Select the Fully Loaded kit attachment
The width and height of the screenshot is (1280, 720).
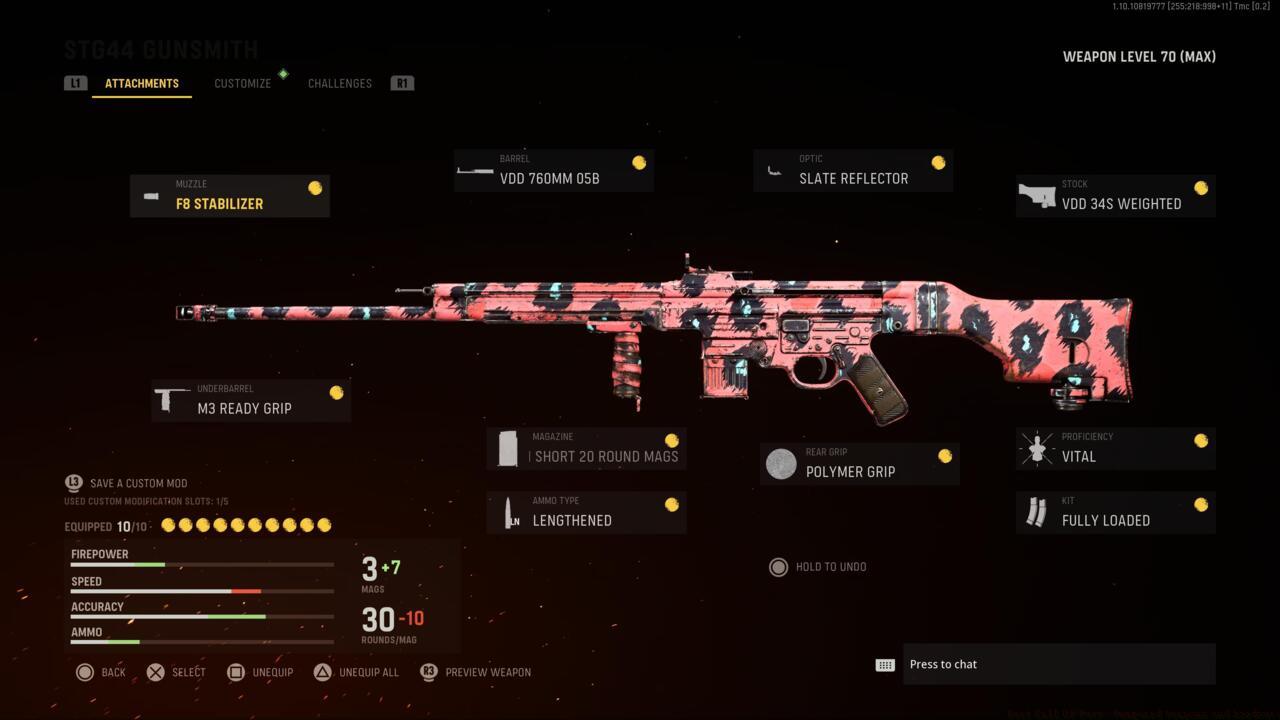[x=1115, y=512]
